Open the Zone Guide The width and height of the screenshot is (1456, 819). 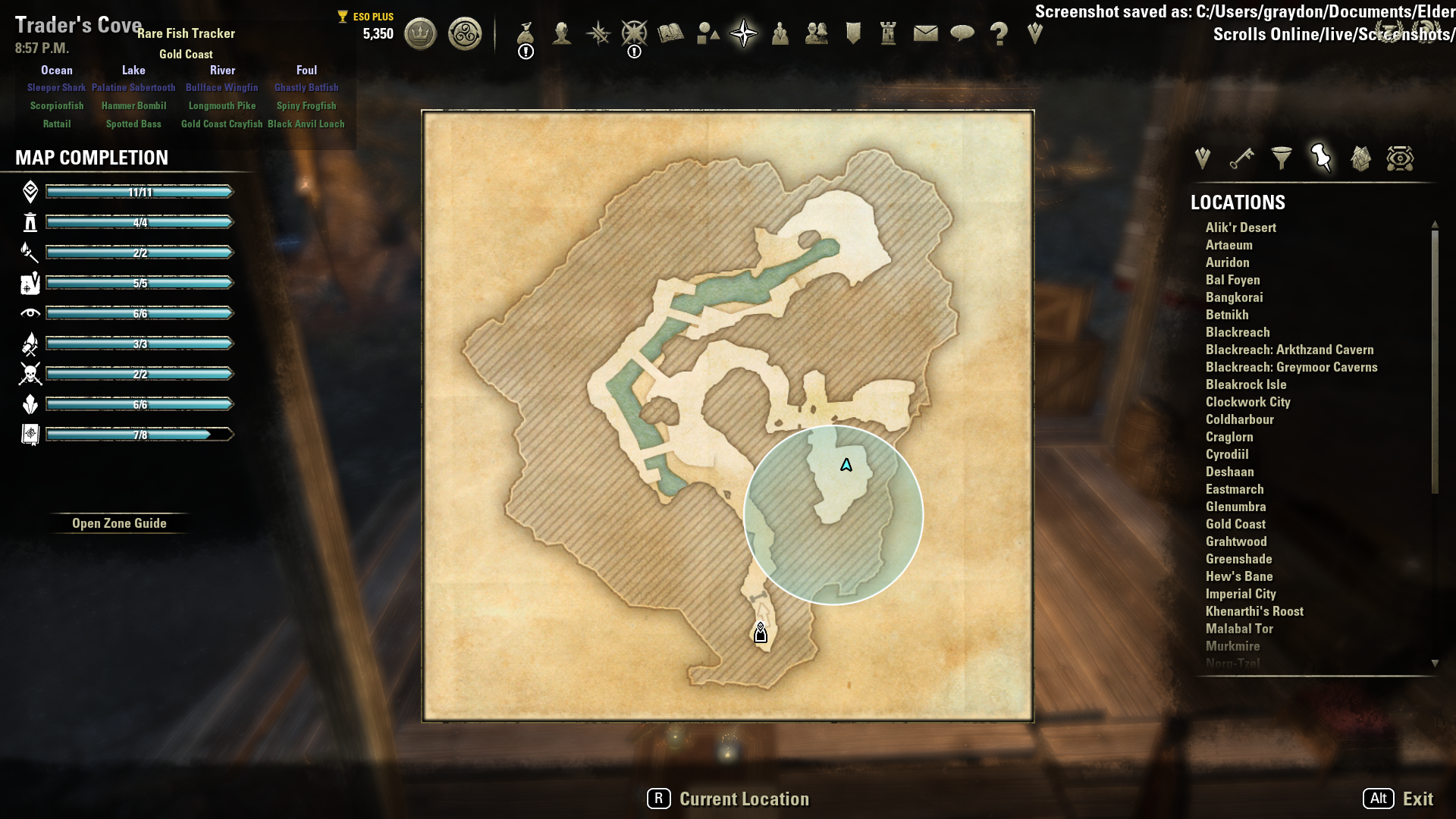tap(119, 523)
